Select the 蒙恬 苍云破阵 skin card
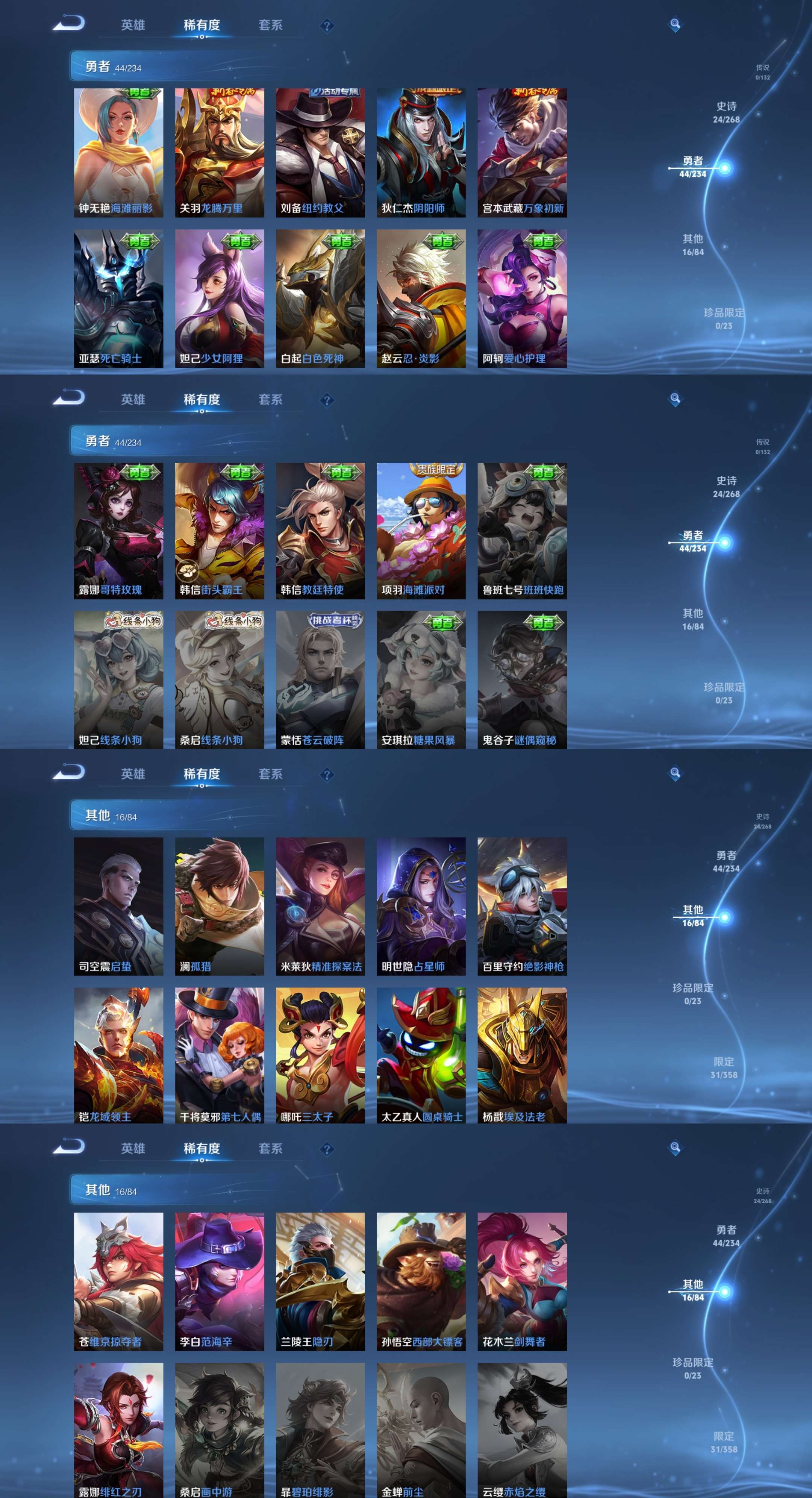The width and height of the screenshot is (812, 1498). [x=320, y=679]
